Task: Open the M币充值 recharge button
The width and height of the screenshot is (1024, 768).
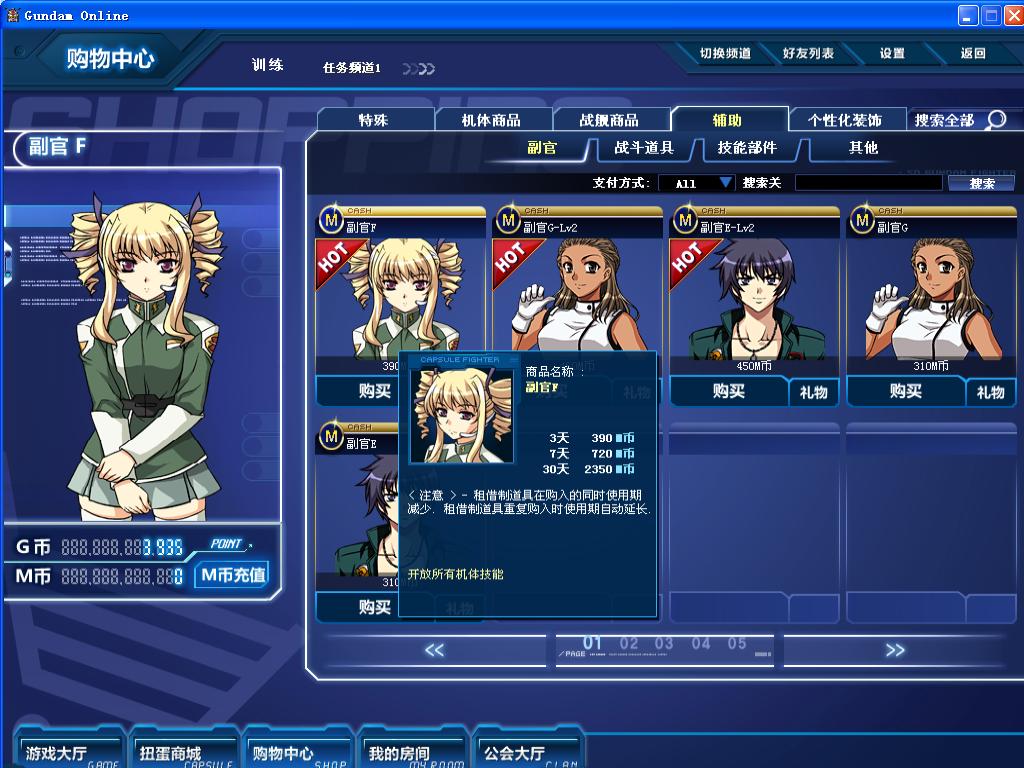Action: pyautogui.click(x=232, y=575)
